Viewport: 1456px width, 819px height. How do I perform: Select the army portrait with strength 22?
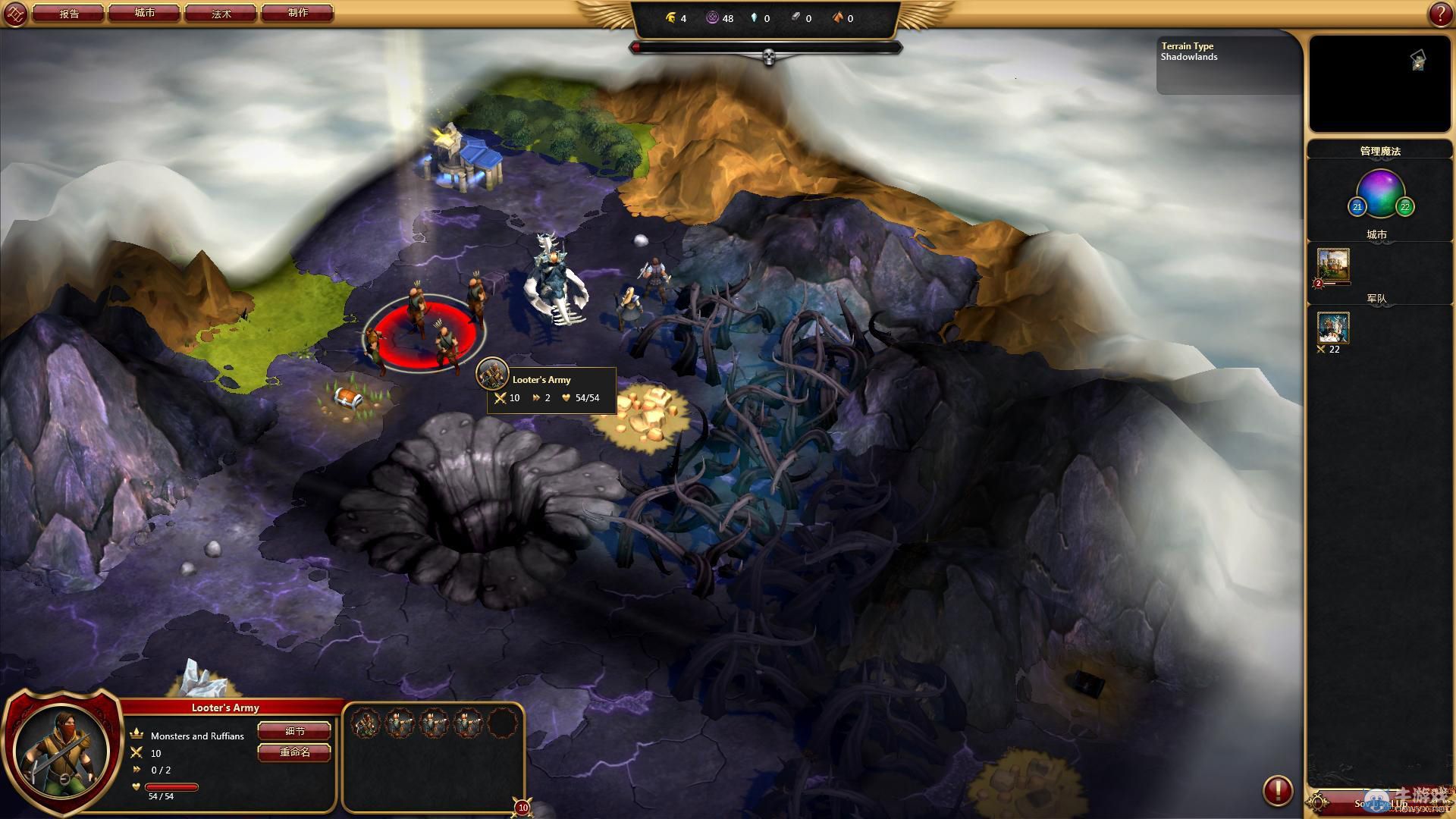pyautogui.click(x=1332, y=328)
